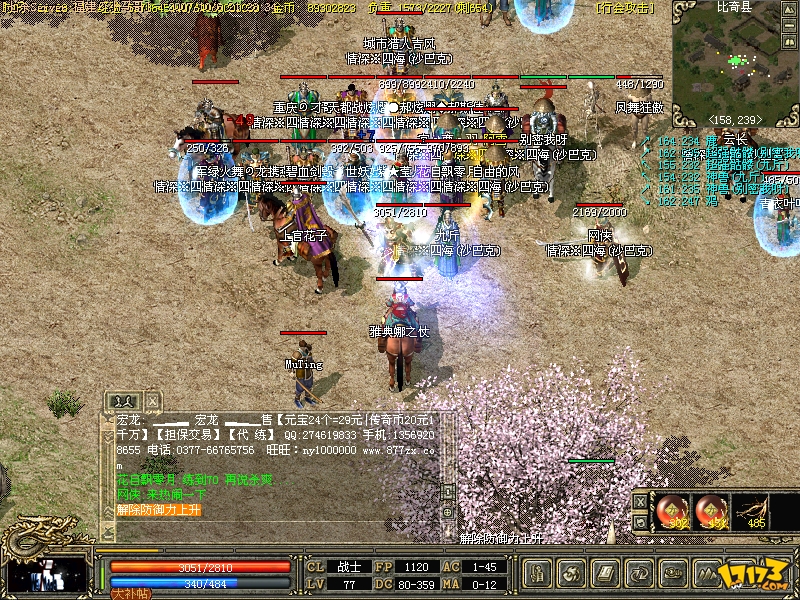Use the second red potion hotbar slot
Viewport: 800px width, 600px height.
712,511
